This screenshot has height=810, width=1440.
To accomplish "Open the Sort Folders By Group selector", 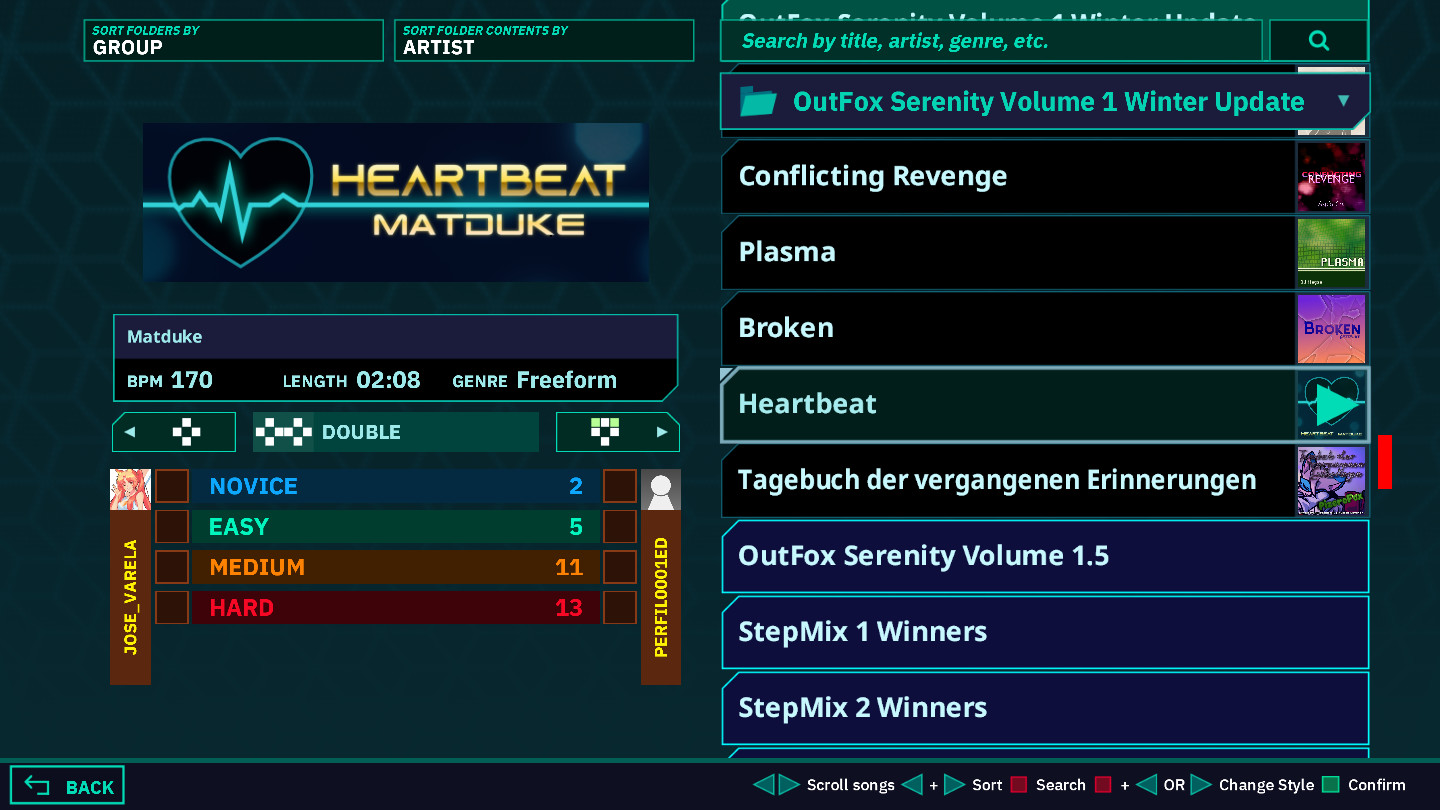I will coord(233,40).
